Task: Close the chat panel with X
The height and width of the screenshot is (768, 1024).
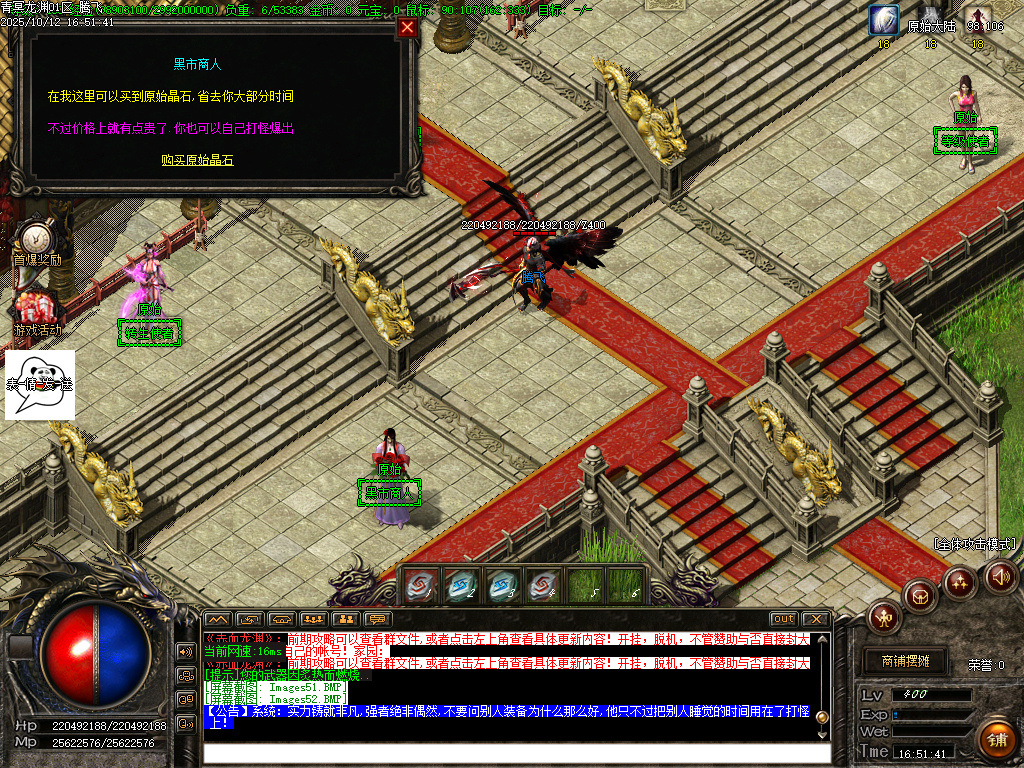Action: point(815,619)
